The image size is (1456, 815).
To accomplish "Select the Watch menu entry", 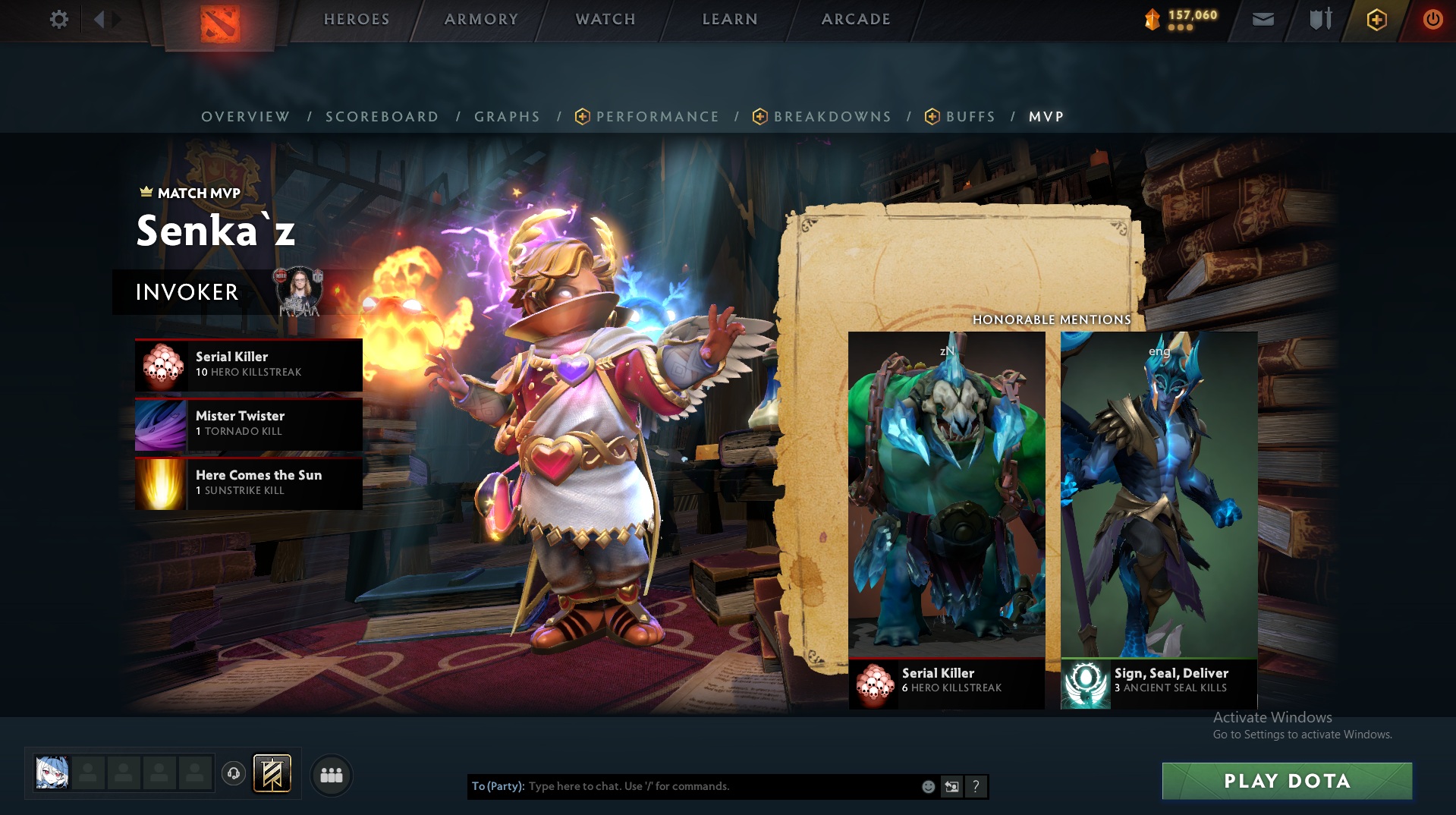I will pyautogui.click(x=605, y=19).
